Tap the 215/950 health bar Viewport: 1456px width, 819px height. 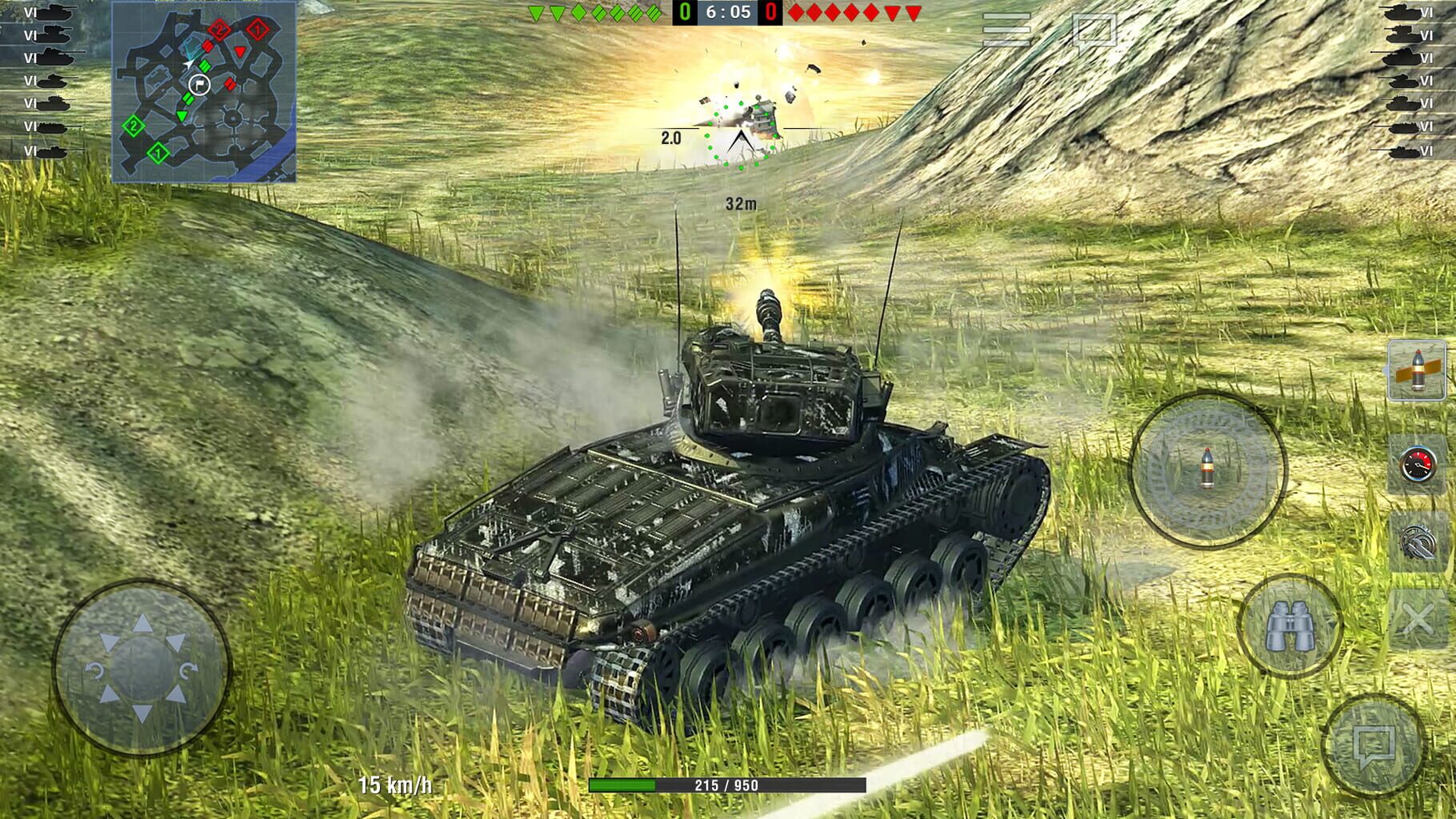[728, 785]
